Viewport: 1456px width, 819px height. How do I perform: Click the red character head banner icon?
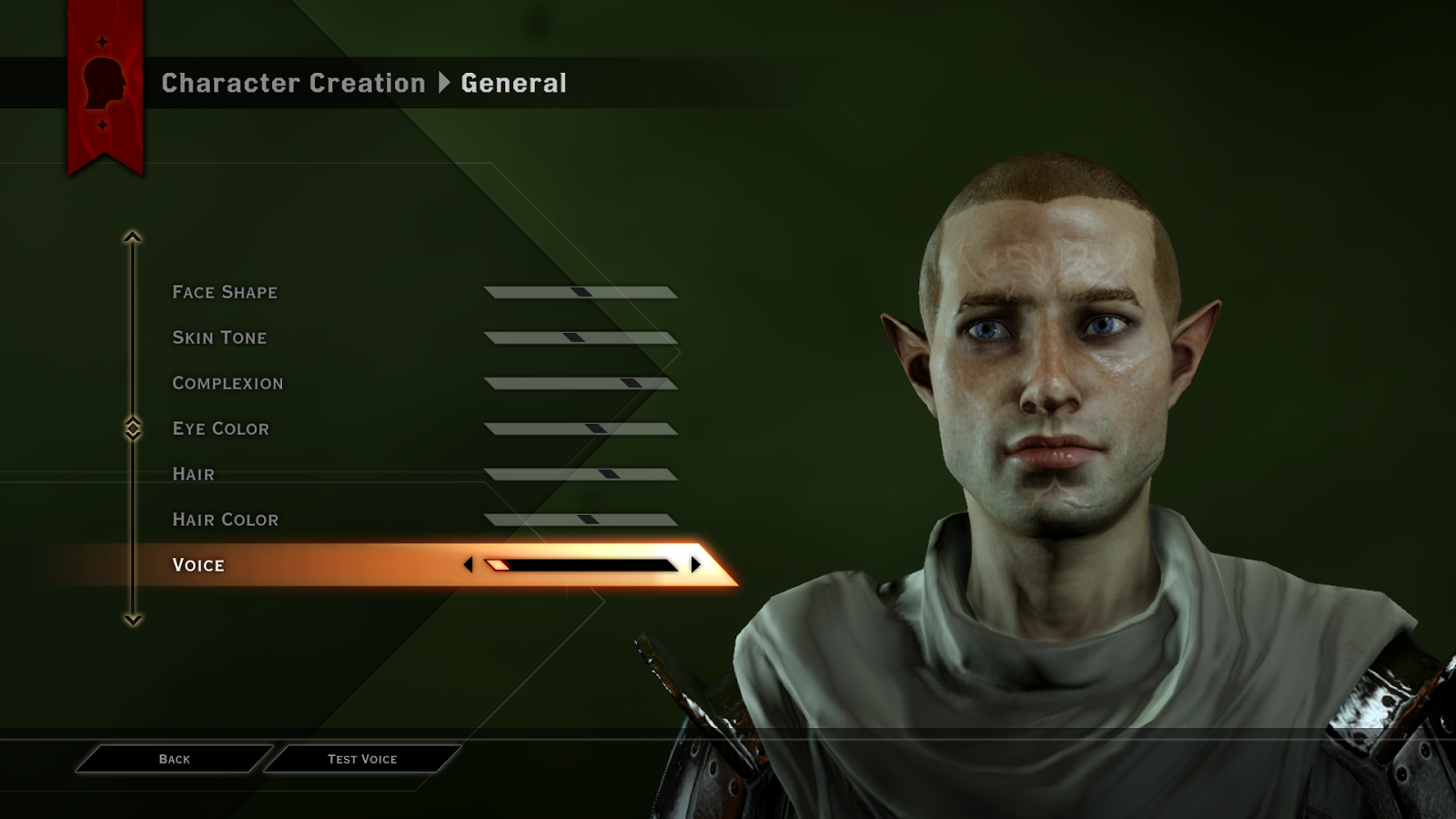click(103, 82)
